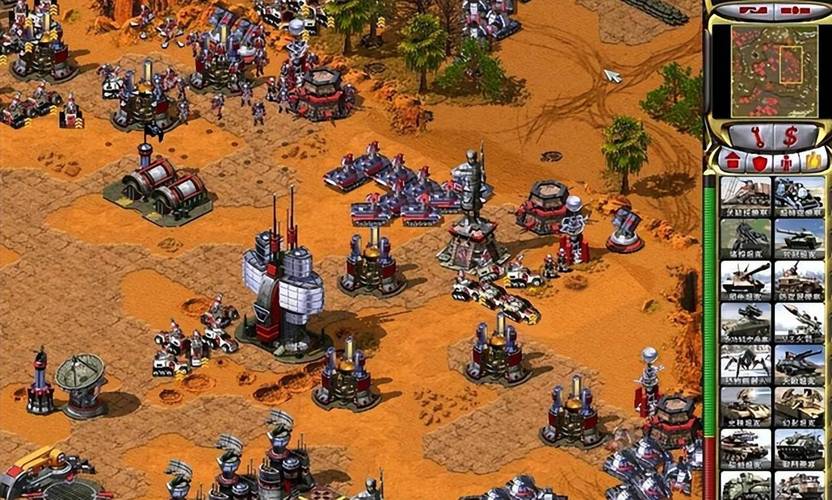Queue the rocket launcher vehicle cameo
Screen dimensions: 832x500
click(799, 322)
